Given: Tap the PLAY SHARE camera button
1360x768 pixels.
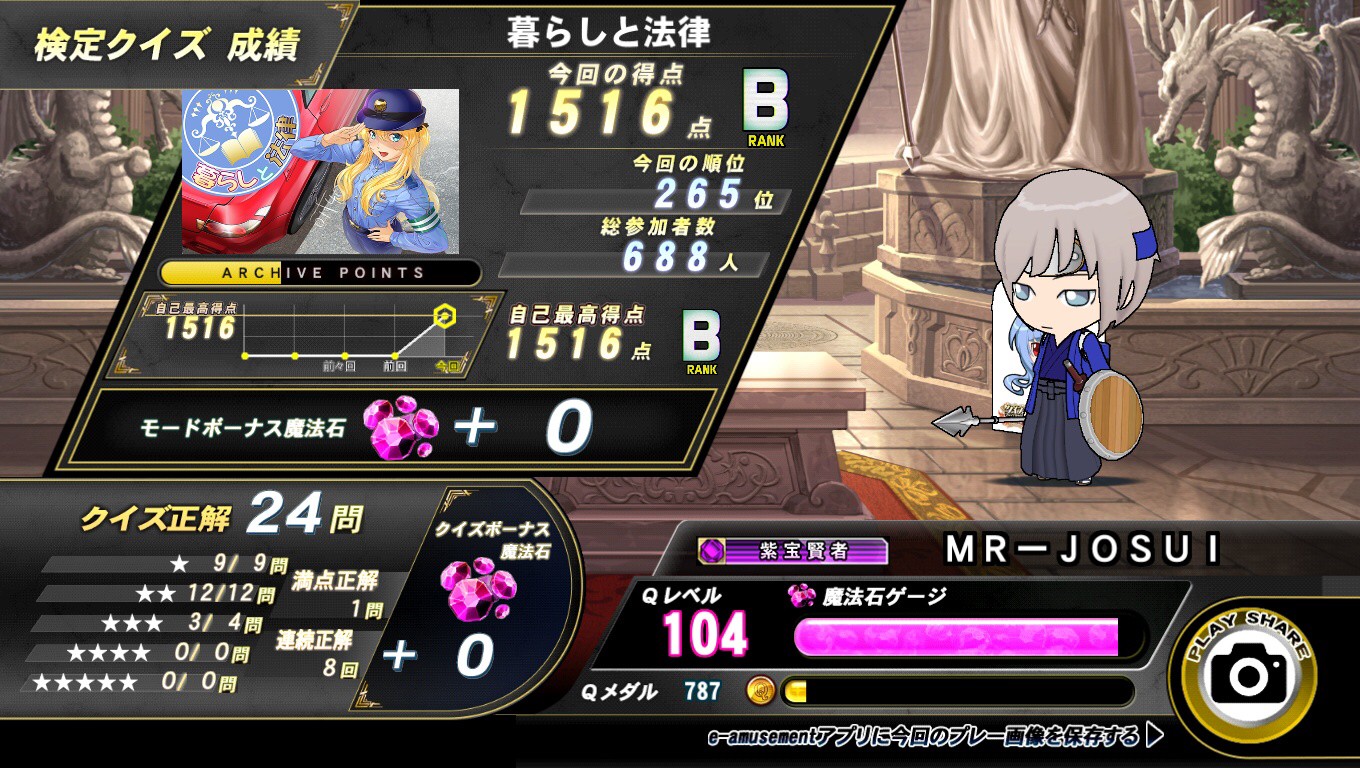Looking at the screenshot, I should (1248, 674).
